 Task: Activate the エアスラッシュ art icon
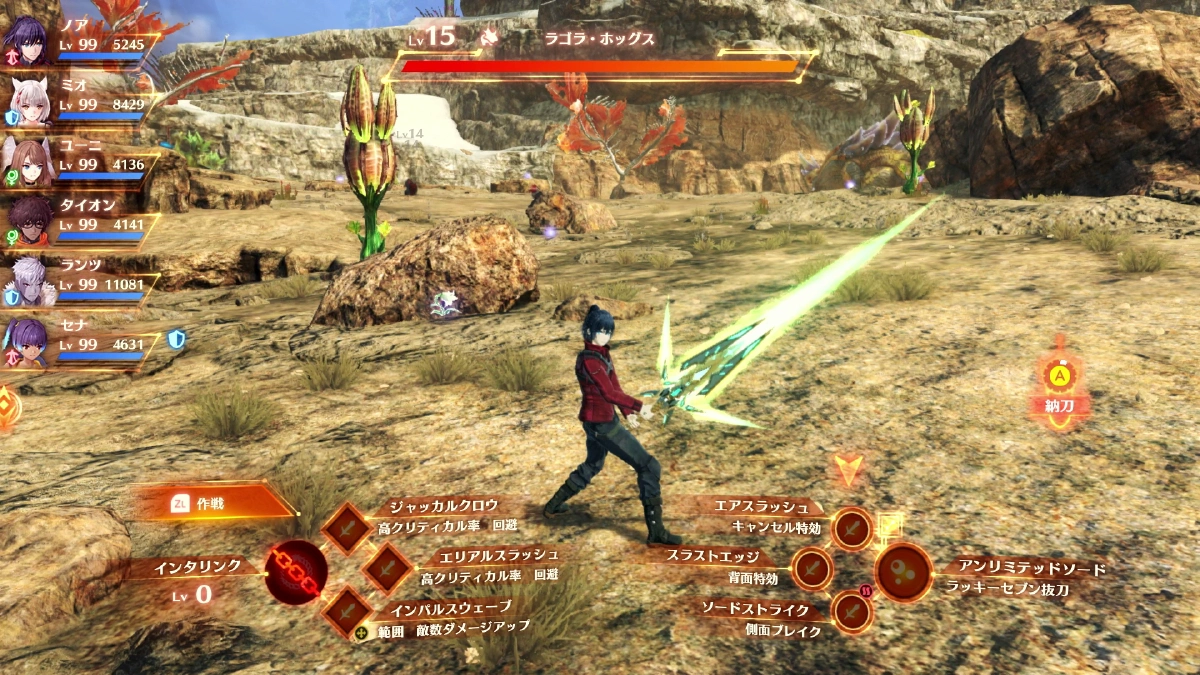point(852,528)
